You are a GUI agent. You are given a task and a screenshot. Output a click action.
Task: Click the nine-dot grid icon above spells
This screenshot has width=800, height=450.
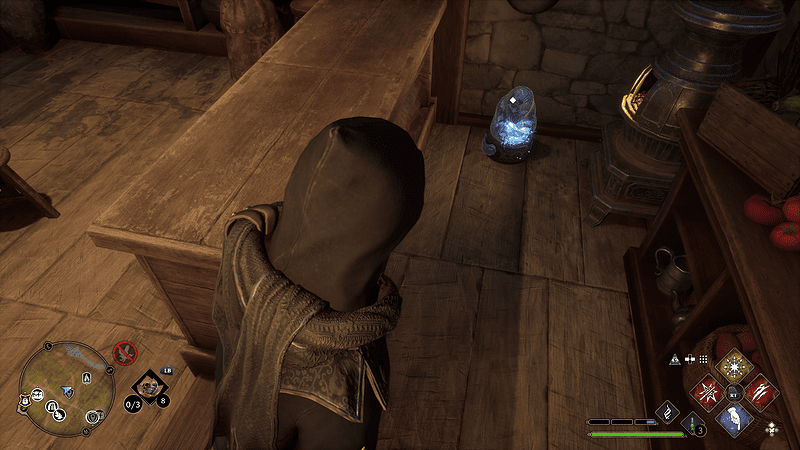click(703, 359)
